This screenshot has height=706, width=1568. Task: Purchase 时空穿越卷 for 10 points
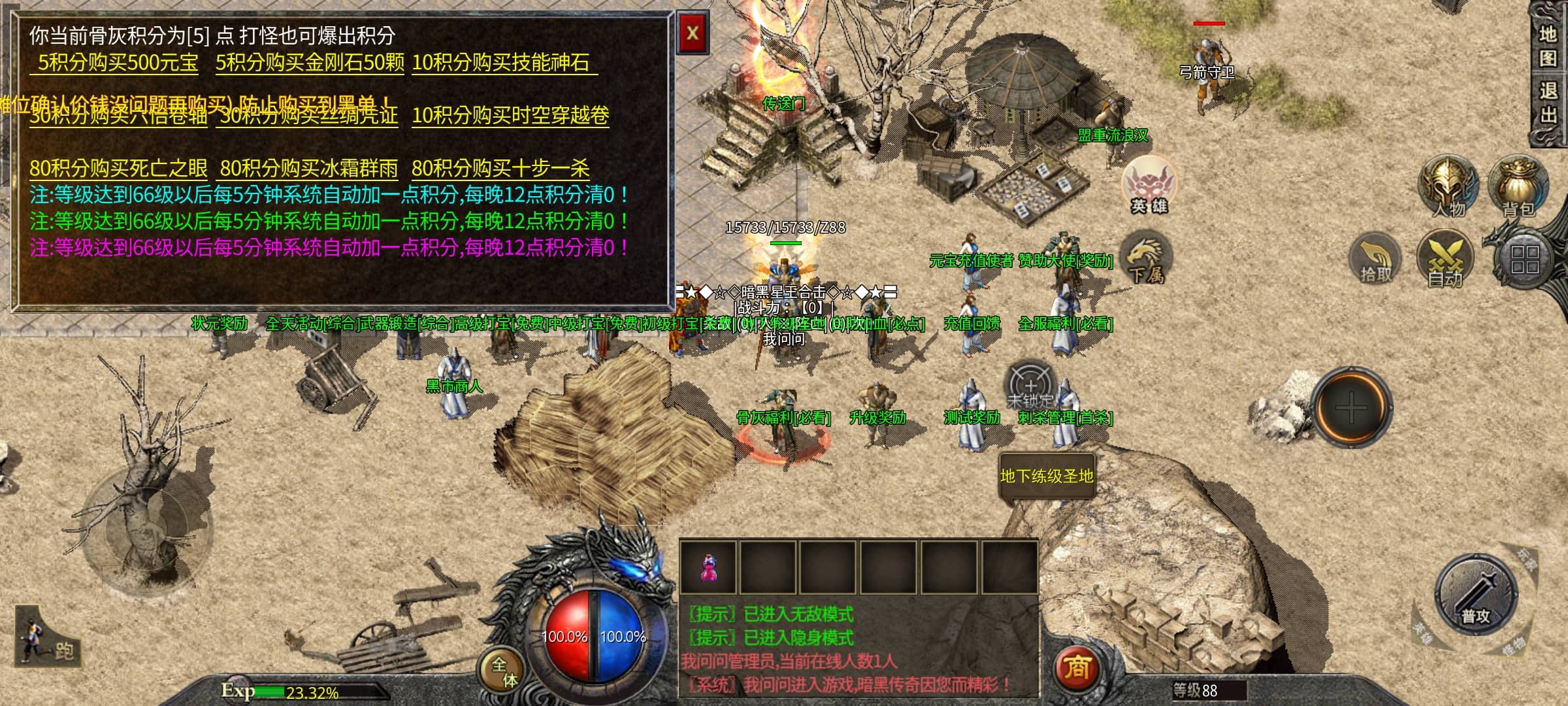tap(510, 116)
